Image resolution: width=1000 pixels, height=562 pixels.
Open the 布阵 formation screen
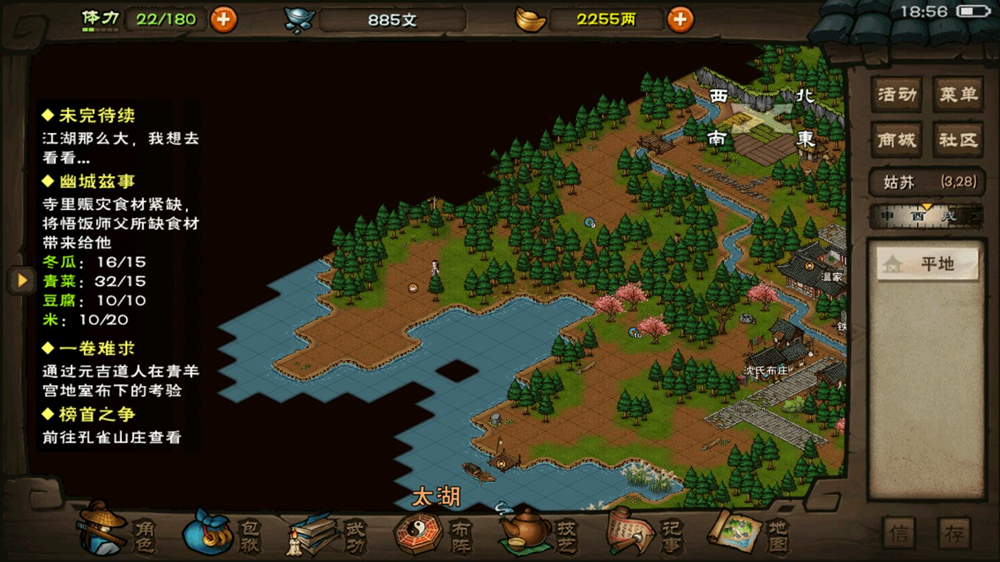[432, 530]
